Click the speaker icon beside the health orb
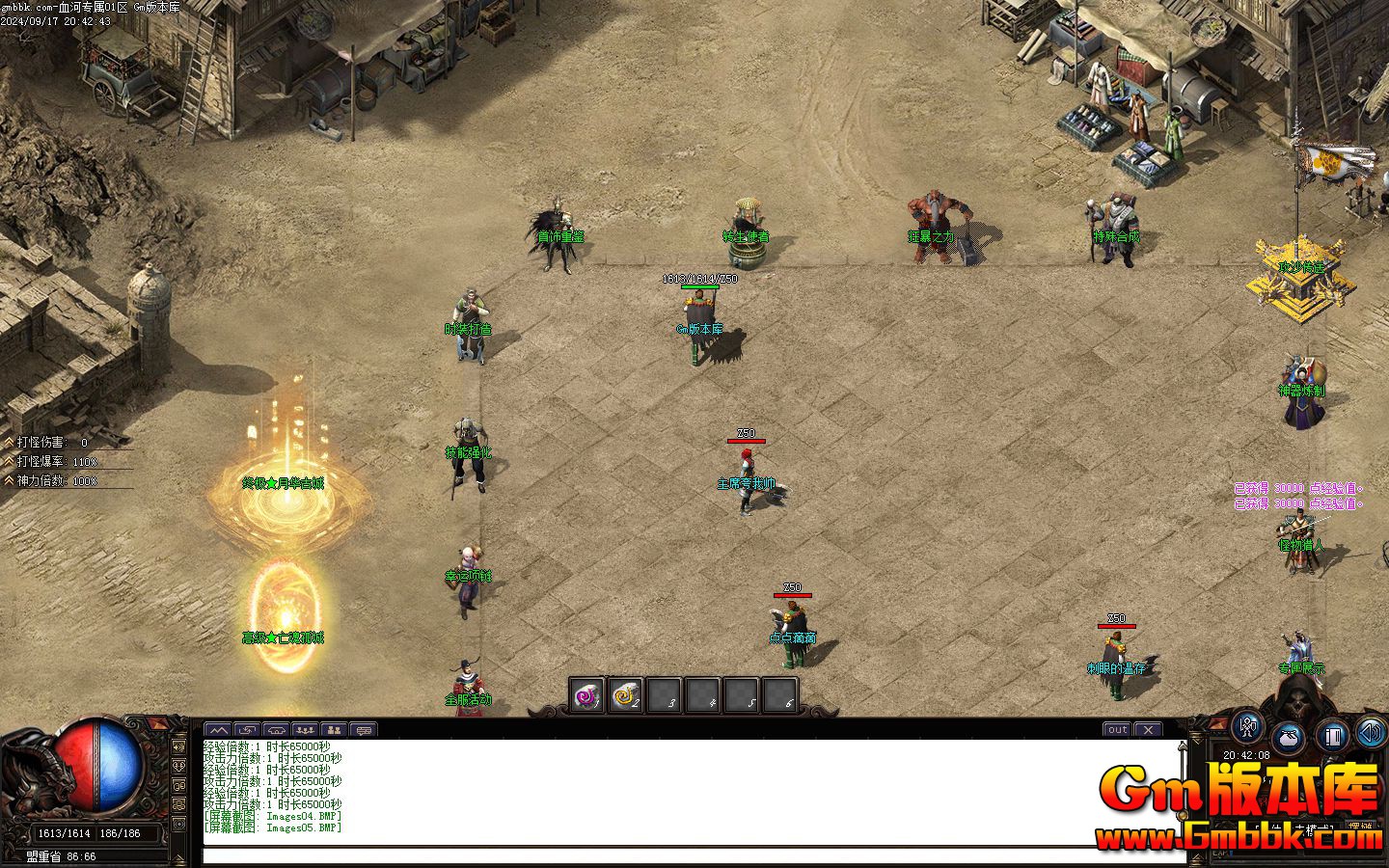This screenshot has width=1389, height=868. [x=179, y=746]
